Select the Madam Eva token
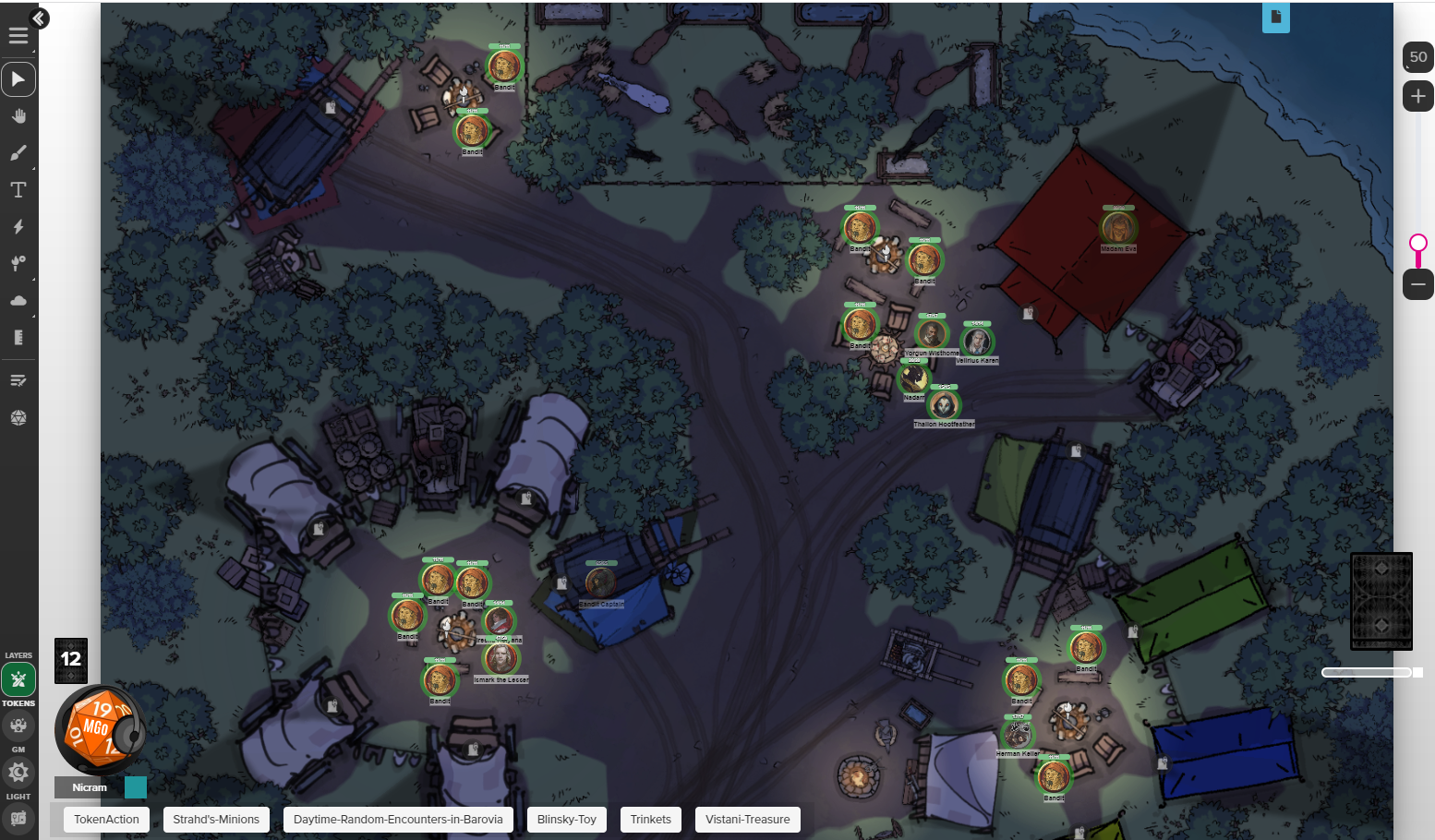 tap(1117, 227)
